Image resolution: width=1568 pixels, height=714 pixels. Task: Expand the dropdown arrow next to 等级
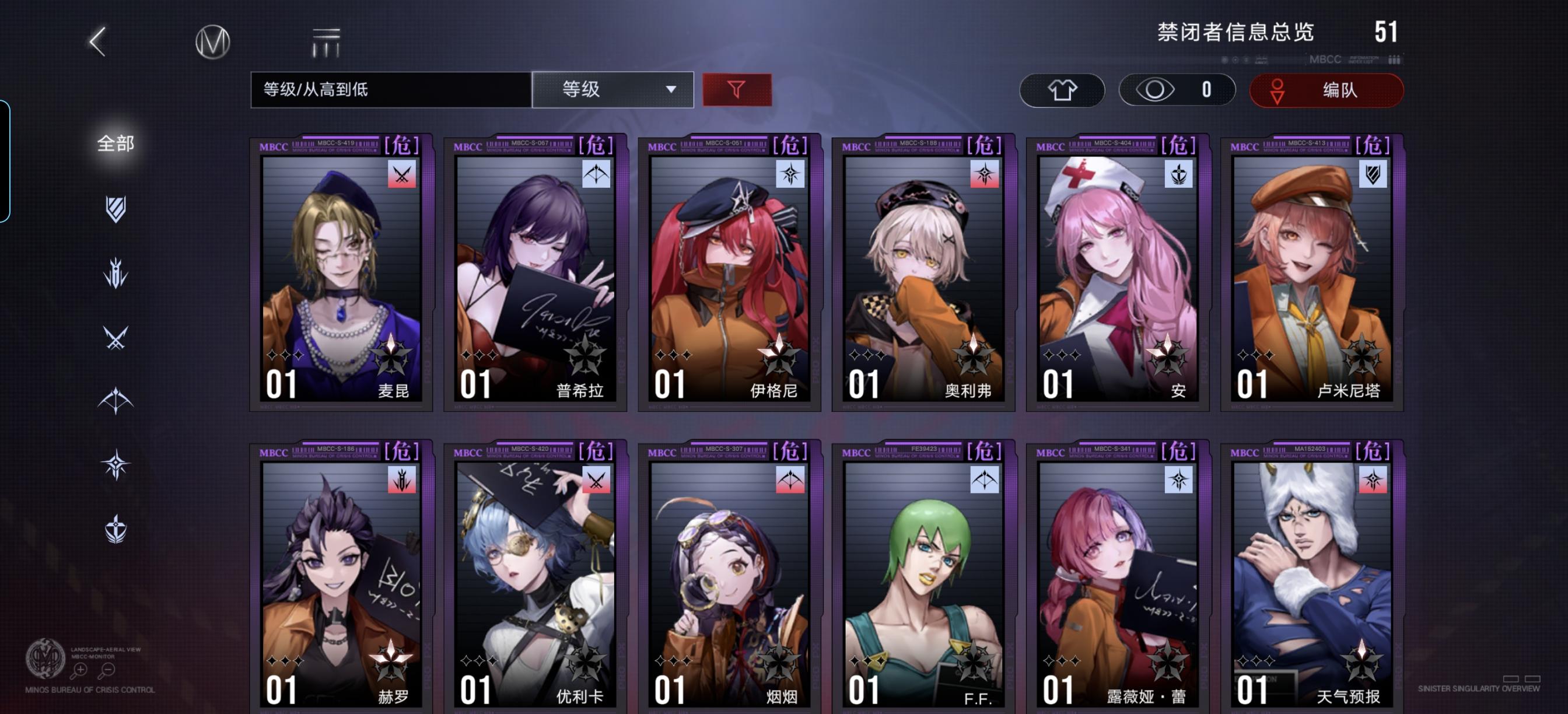[x=671, y=89]
